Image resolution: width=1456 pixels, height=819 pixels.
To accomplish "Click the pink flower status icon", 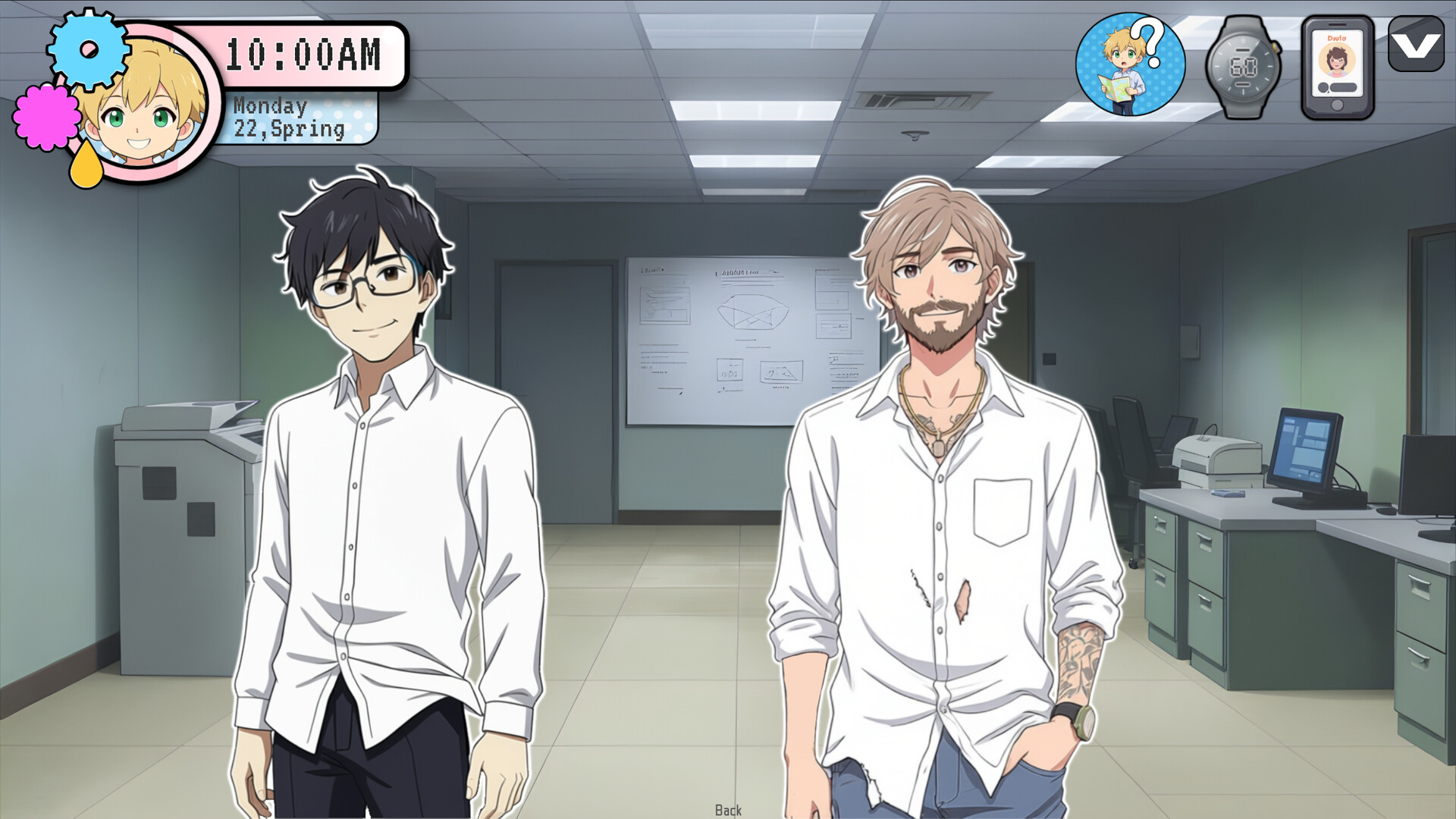I will [x=45, y=118].
